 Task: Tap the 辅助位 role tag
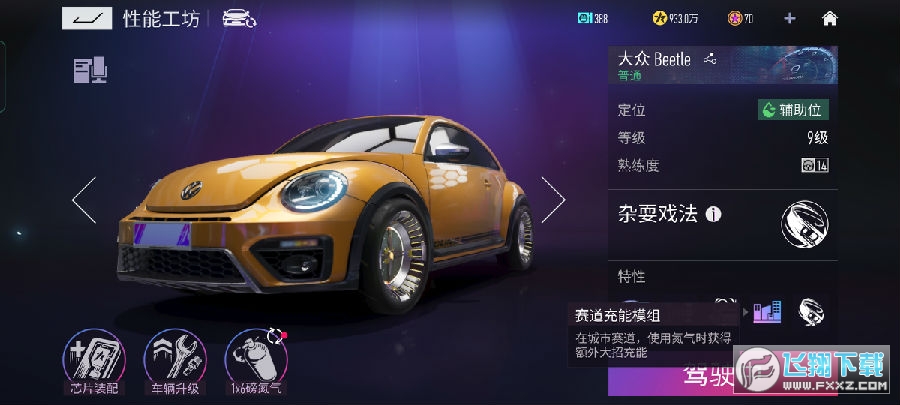793,110
